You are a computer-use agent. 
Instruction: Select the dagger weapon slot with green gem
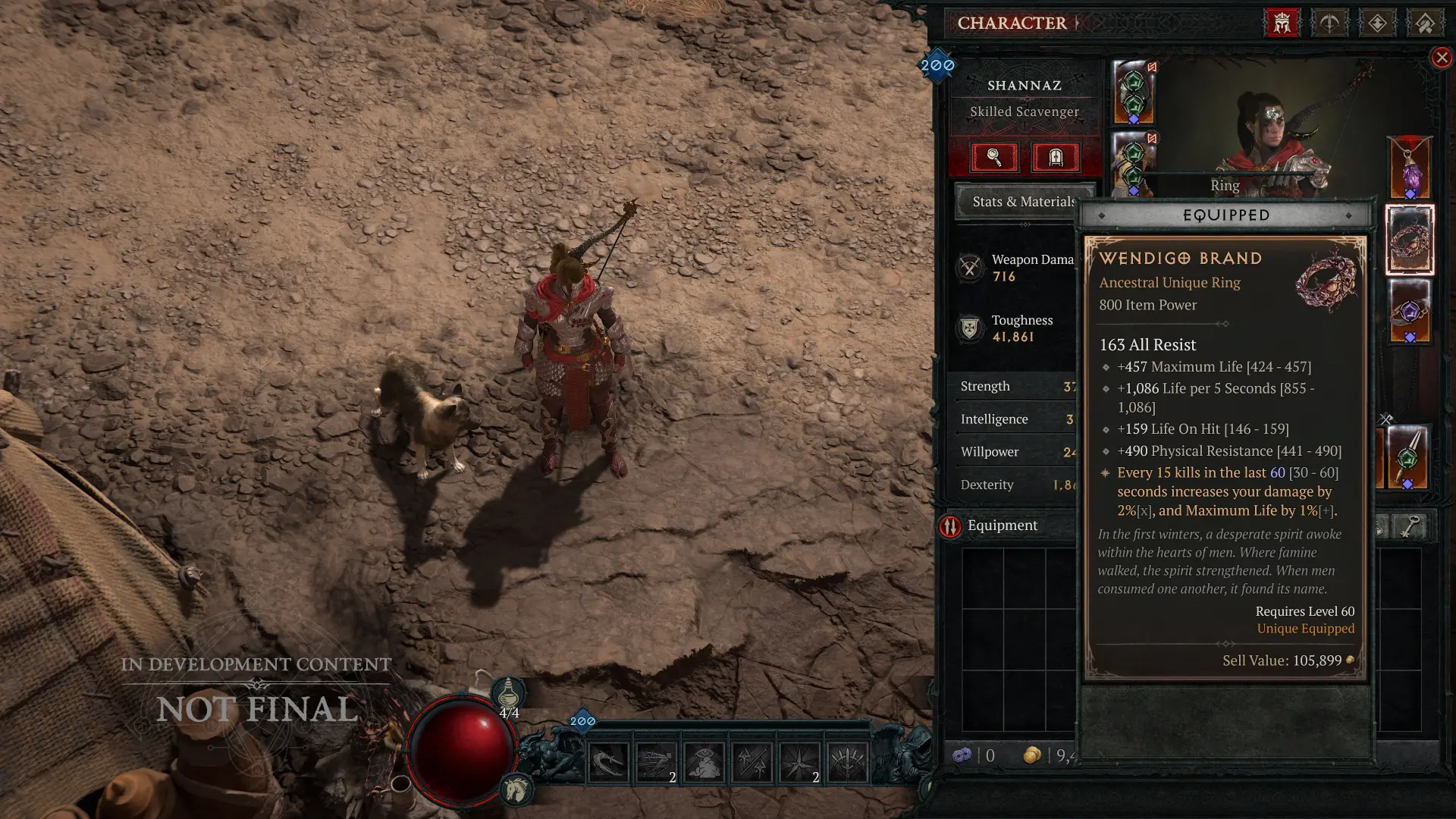1407,457
